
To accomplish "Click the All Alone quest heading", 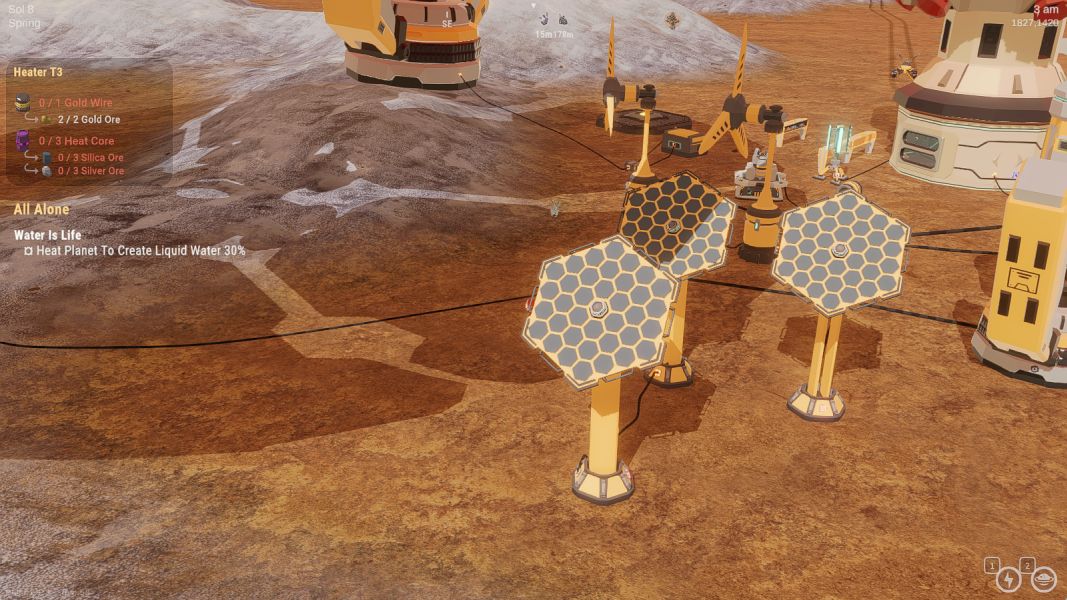I will point(41,209).
